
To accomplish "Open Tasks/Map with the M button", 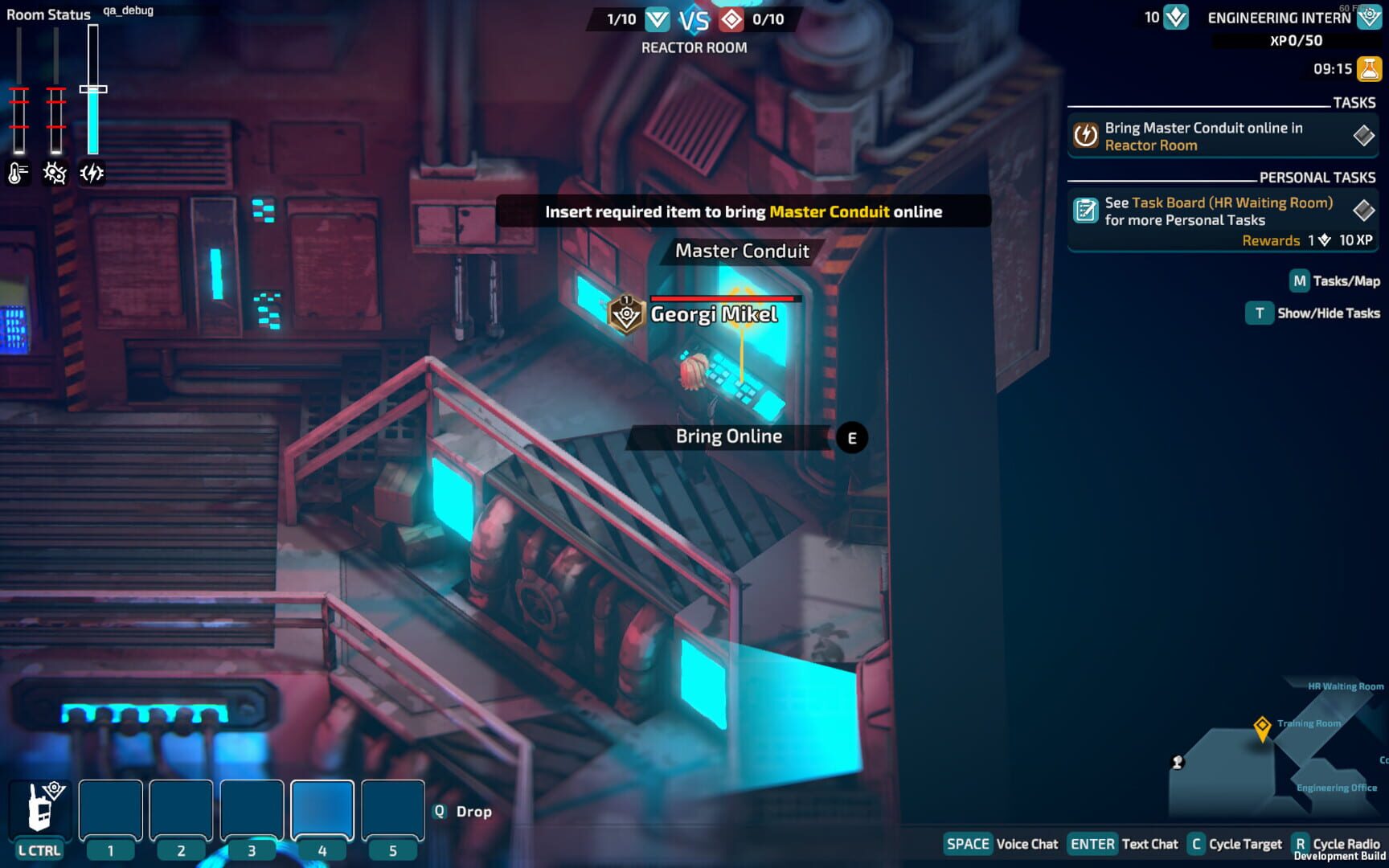I will (x=1300, y=281).
